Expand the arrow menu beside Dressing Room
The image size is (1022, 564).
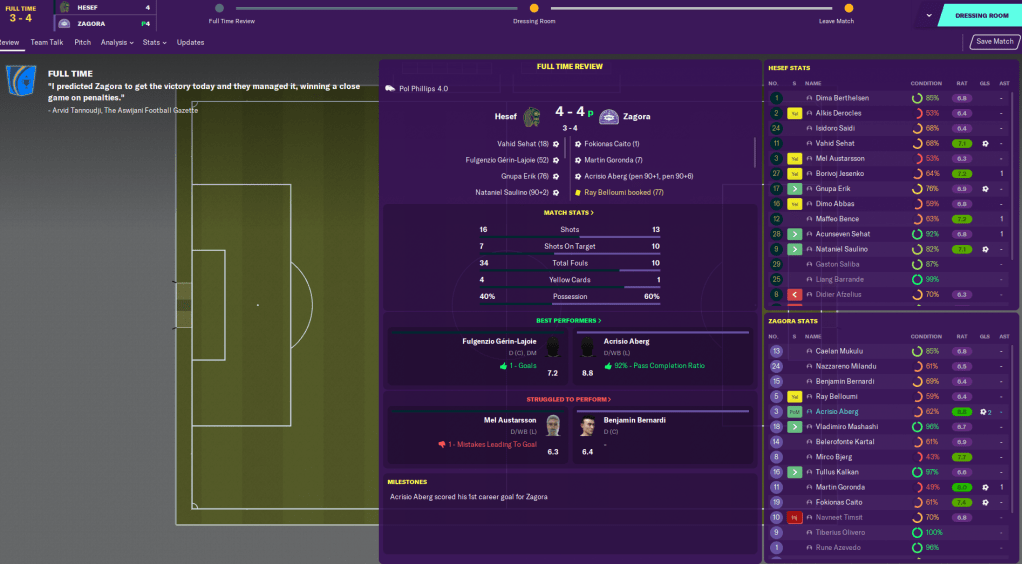(x=929, y=15)
